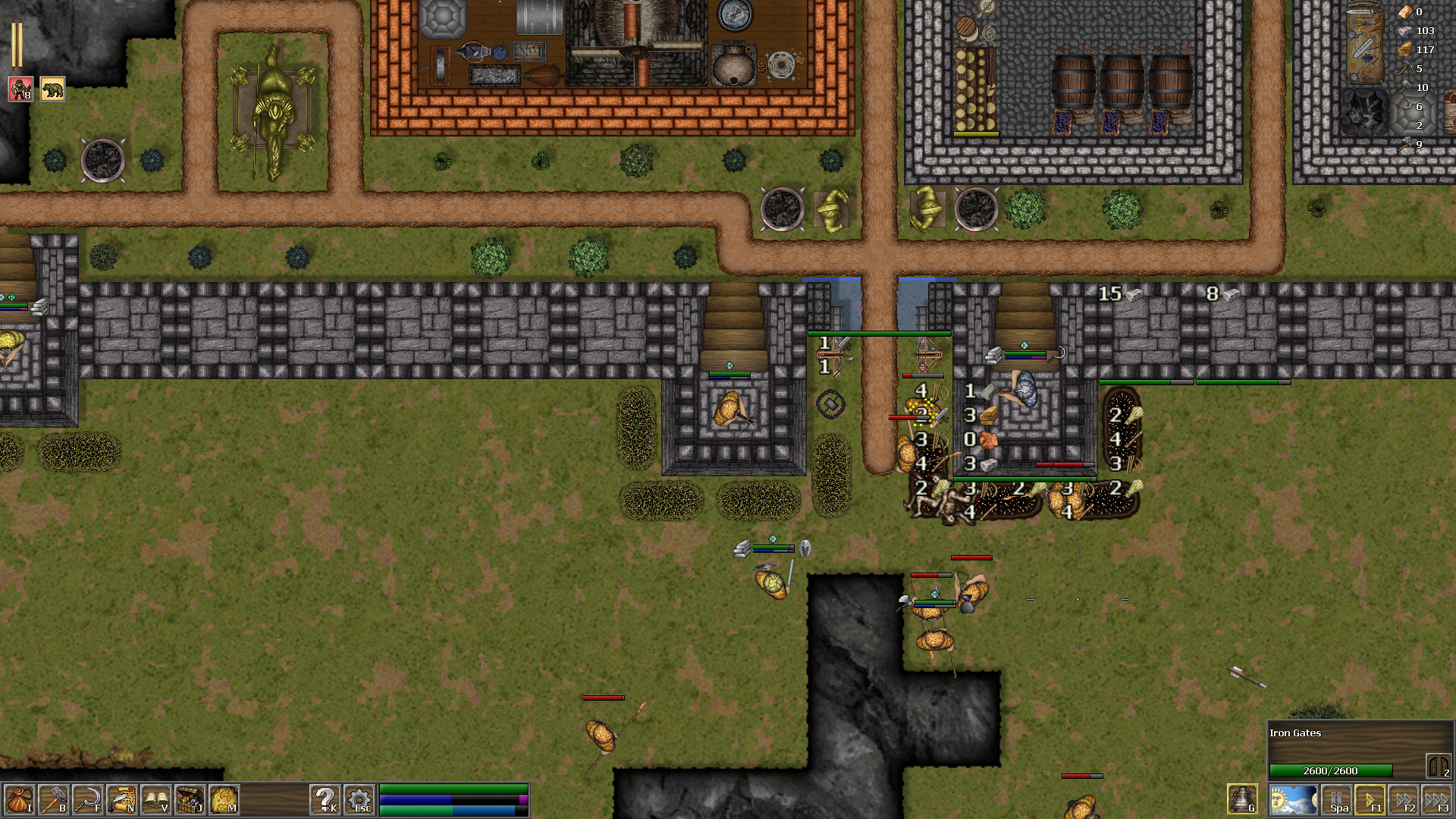This screenshot has height=819, width=1456.
Task: Click the stone resource counter showing 103
Action: [1420, 31]
